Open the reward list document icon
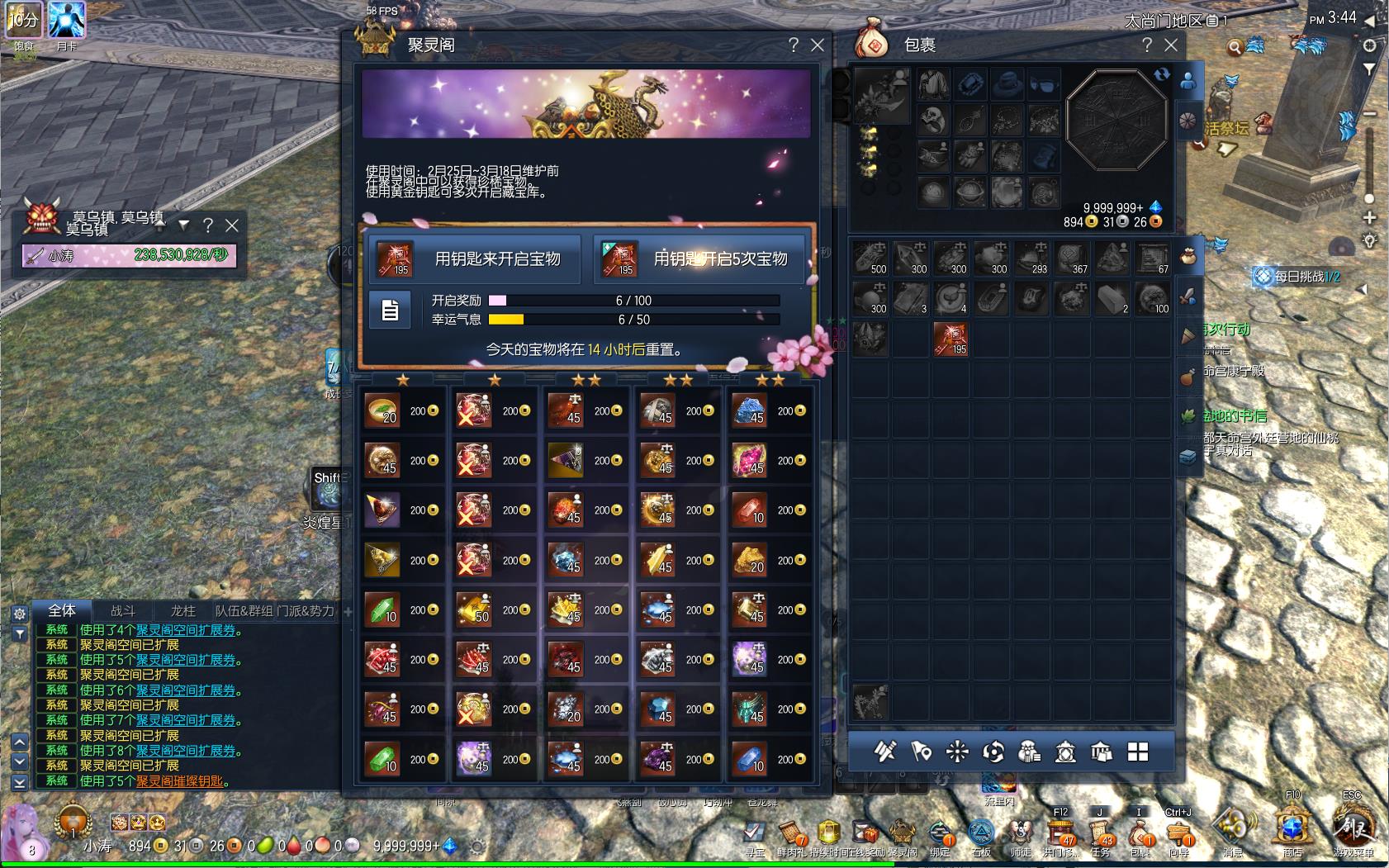 point(390,310)
